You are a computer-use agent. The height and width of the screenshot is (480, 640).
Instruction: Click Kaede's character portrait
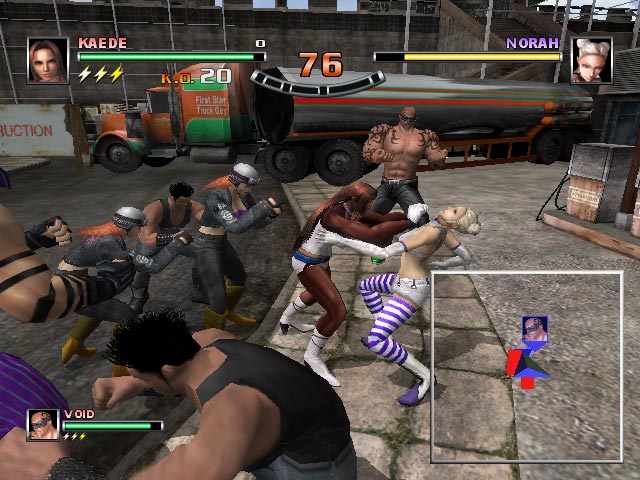[x=48, y=60]
